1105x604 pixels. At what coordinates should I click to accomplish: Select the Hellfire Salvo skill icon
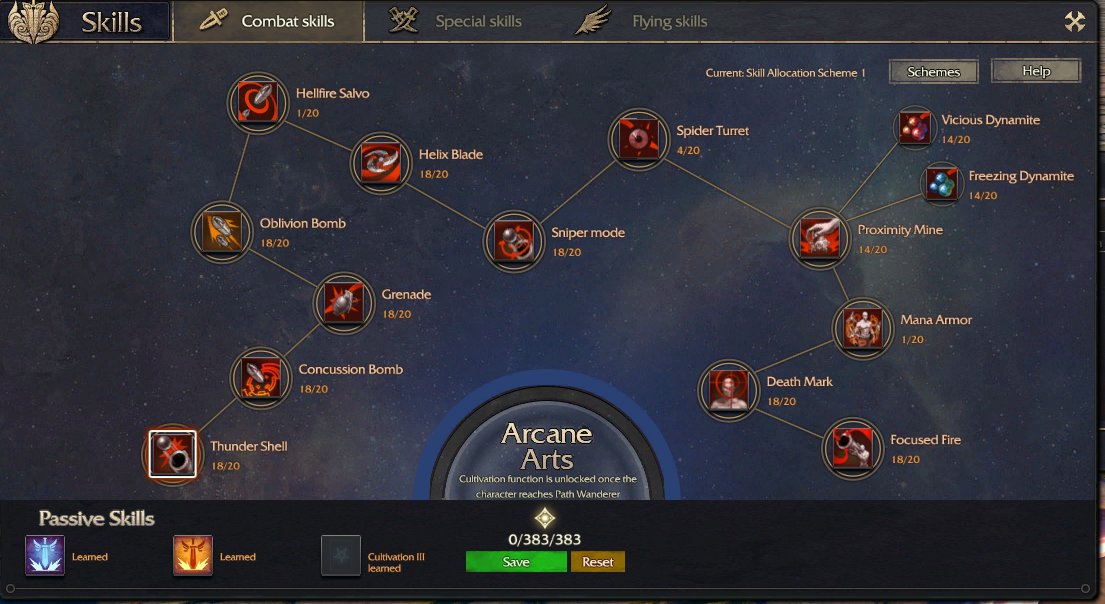(258, 101)
